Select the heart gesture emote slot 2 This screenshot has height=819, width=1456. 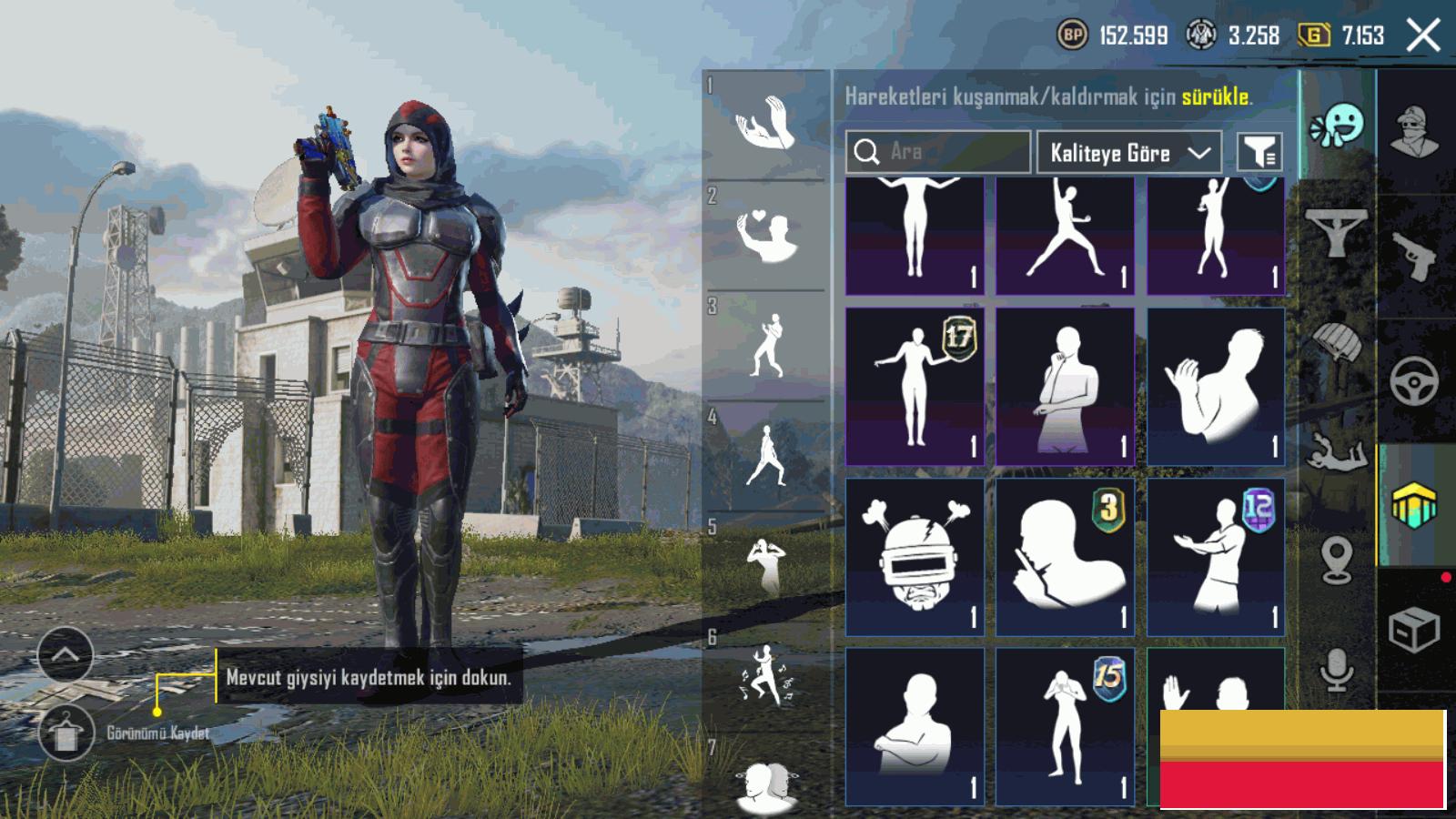pos(765,235)
